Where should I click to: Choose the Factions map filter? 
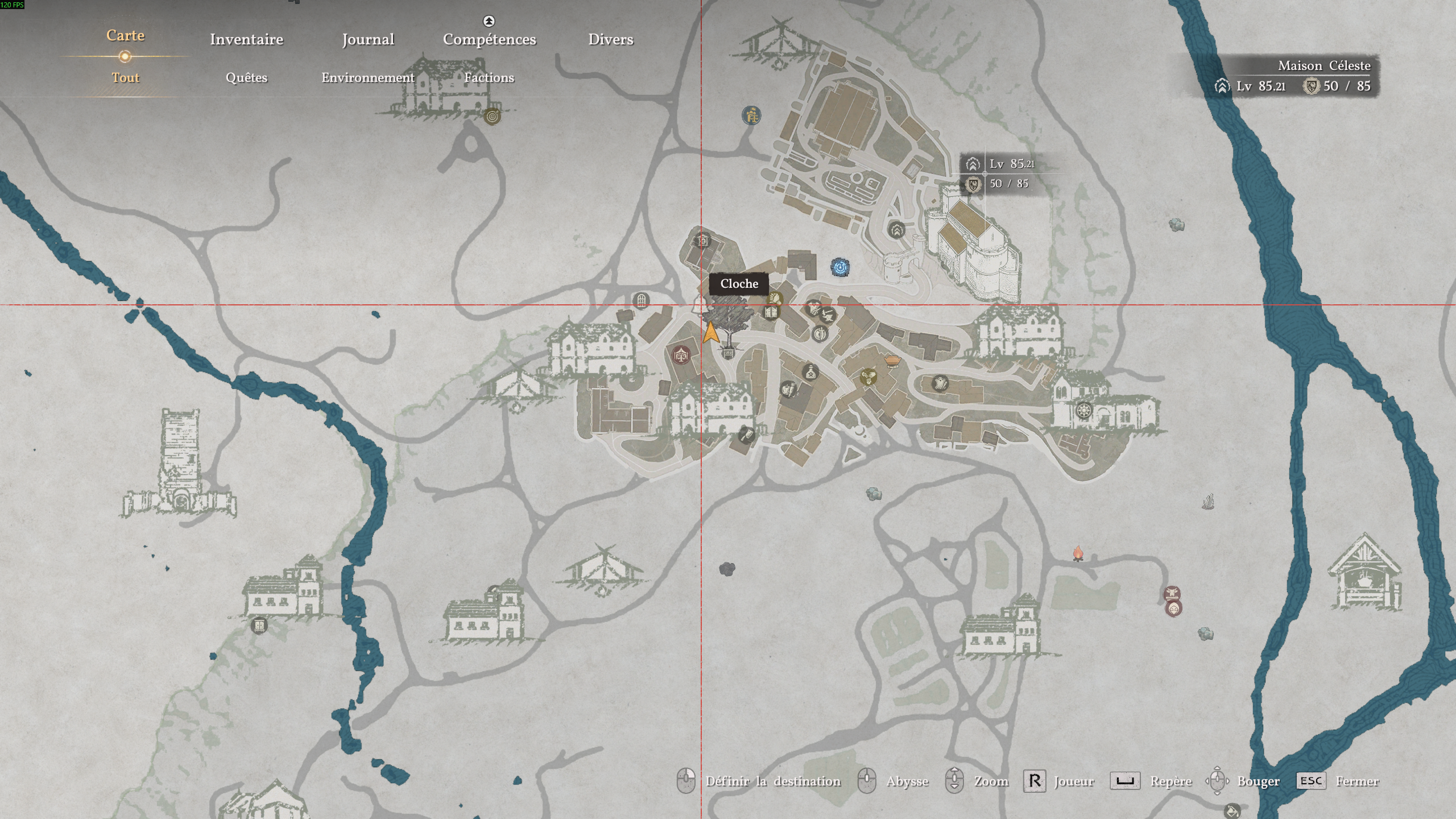pyautogui.click(x=489, y=77)
